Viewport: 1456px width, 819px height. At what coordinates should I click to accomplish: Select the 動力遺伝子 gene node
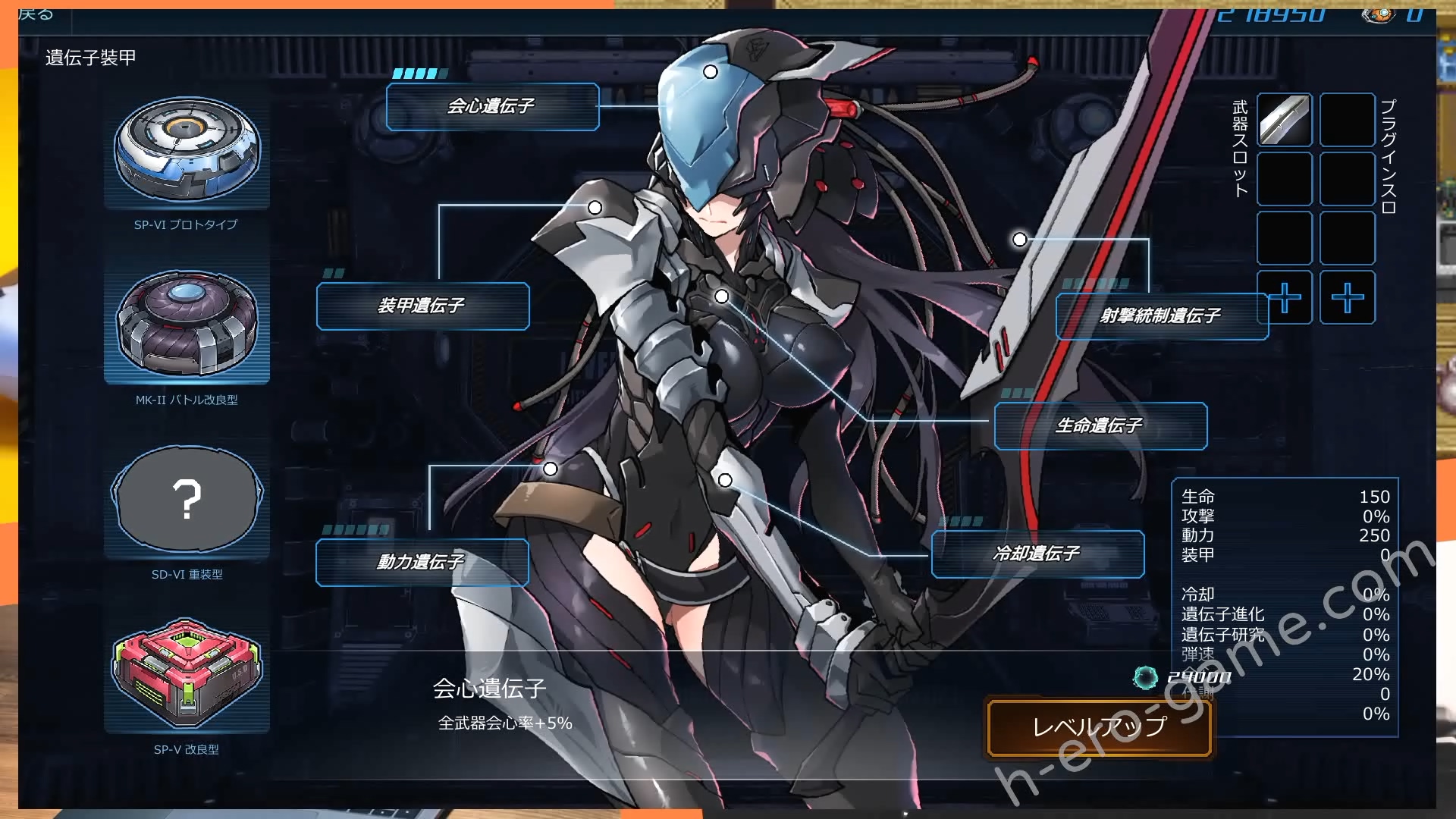(x=422, y=562)
